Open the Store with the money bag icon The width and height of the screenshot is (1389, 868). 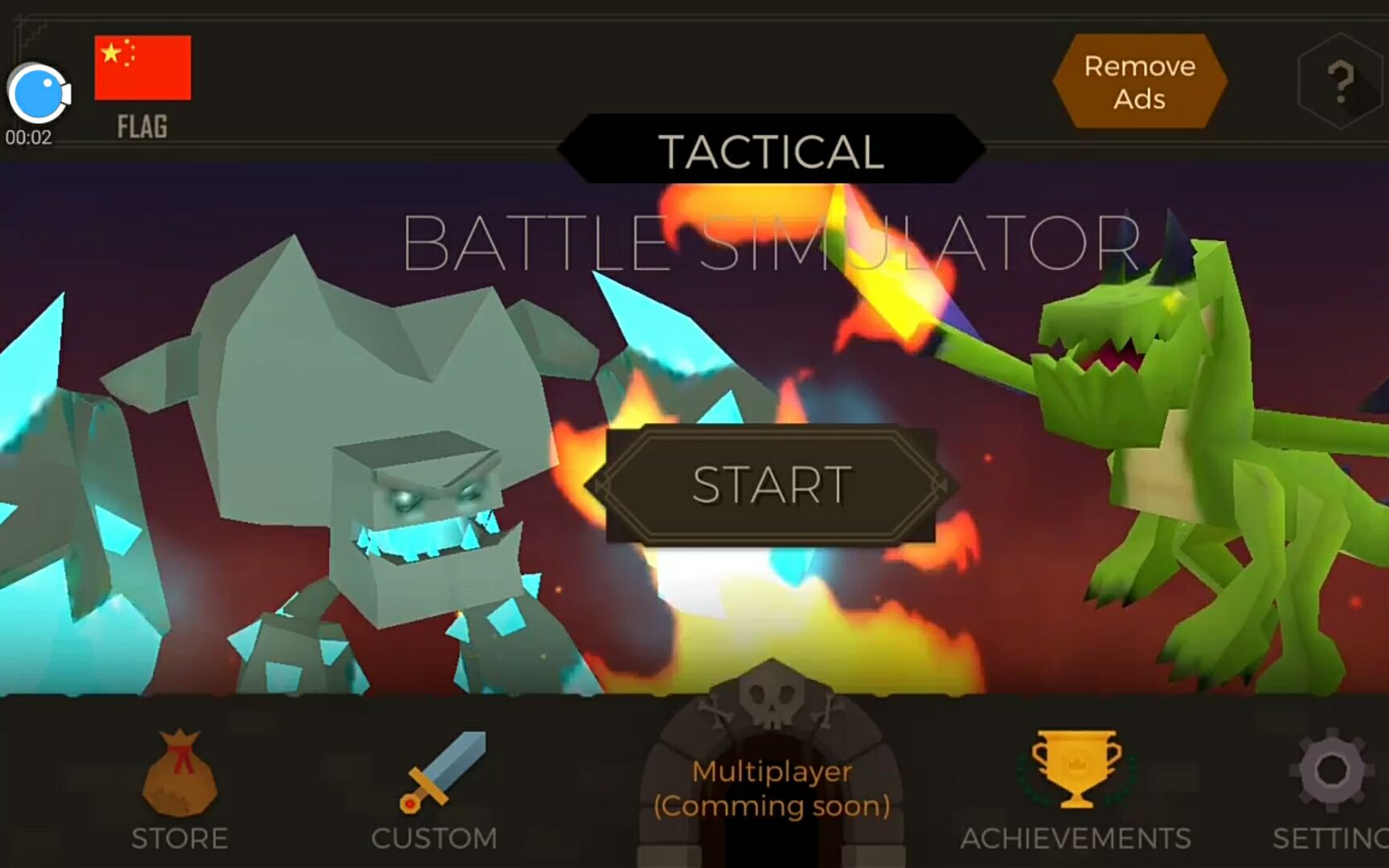[x=180, y=774]
